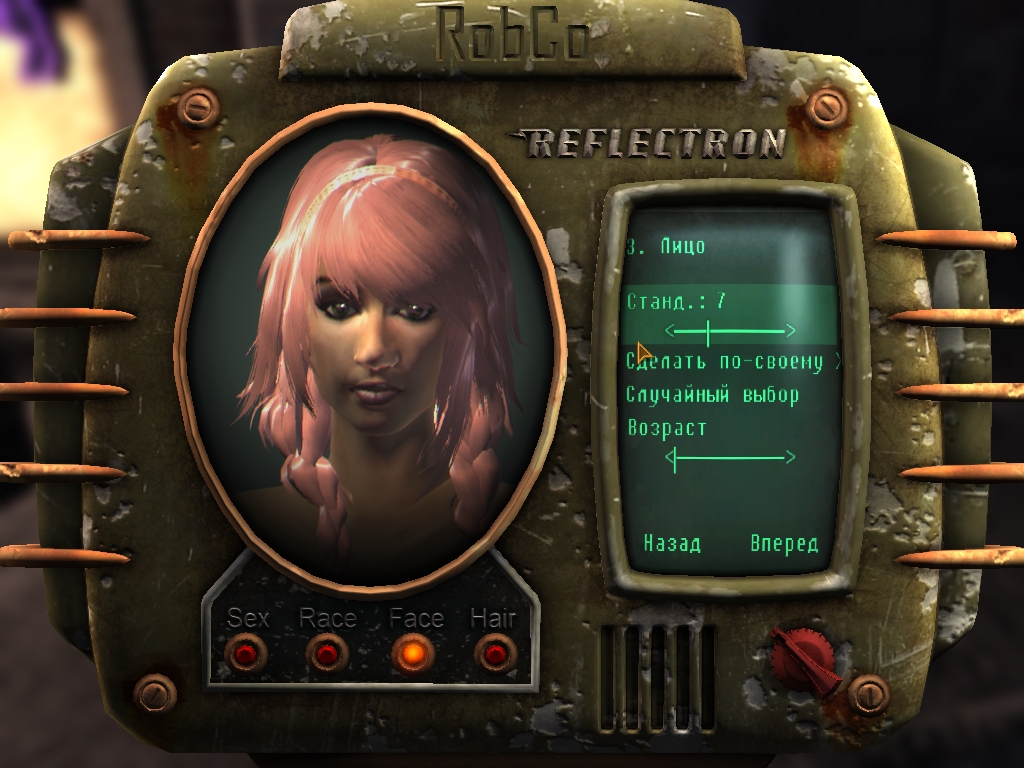Activate the lit Face button
Screen dimensions: 1024x768
[x=412, y=655]
